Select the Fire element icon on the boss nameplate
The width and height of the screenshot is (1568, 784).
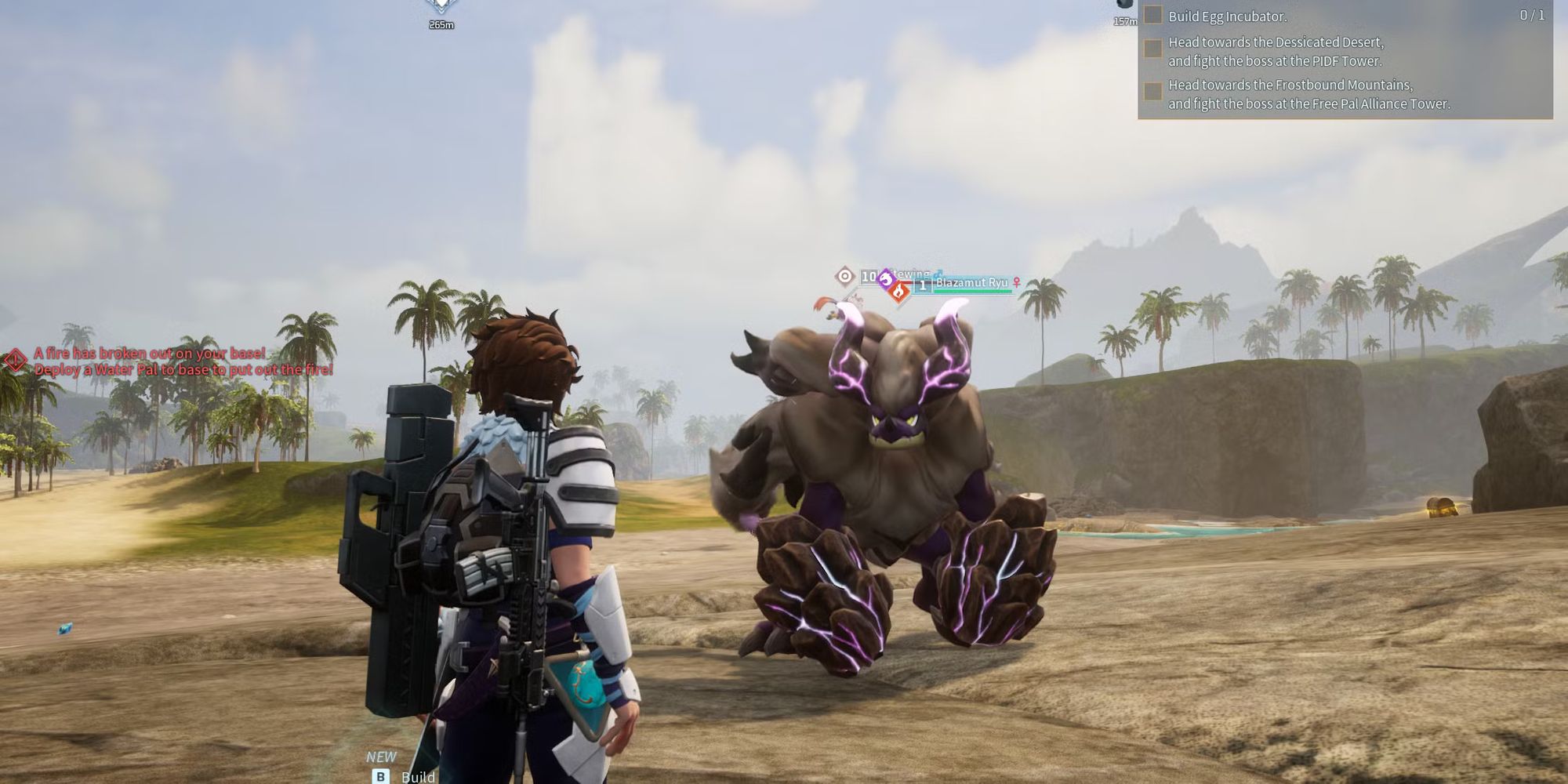click(898, 292)
